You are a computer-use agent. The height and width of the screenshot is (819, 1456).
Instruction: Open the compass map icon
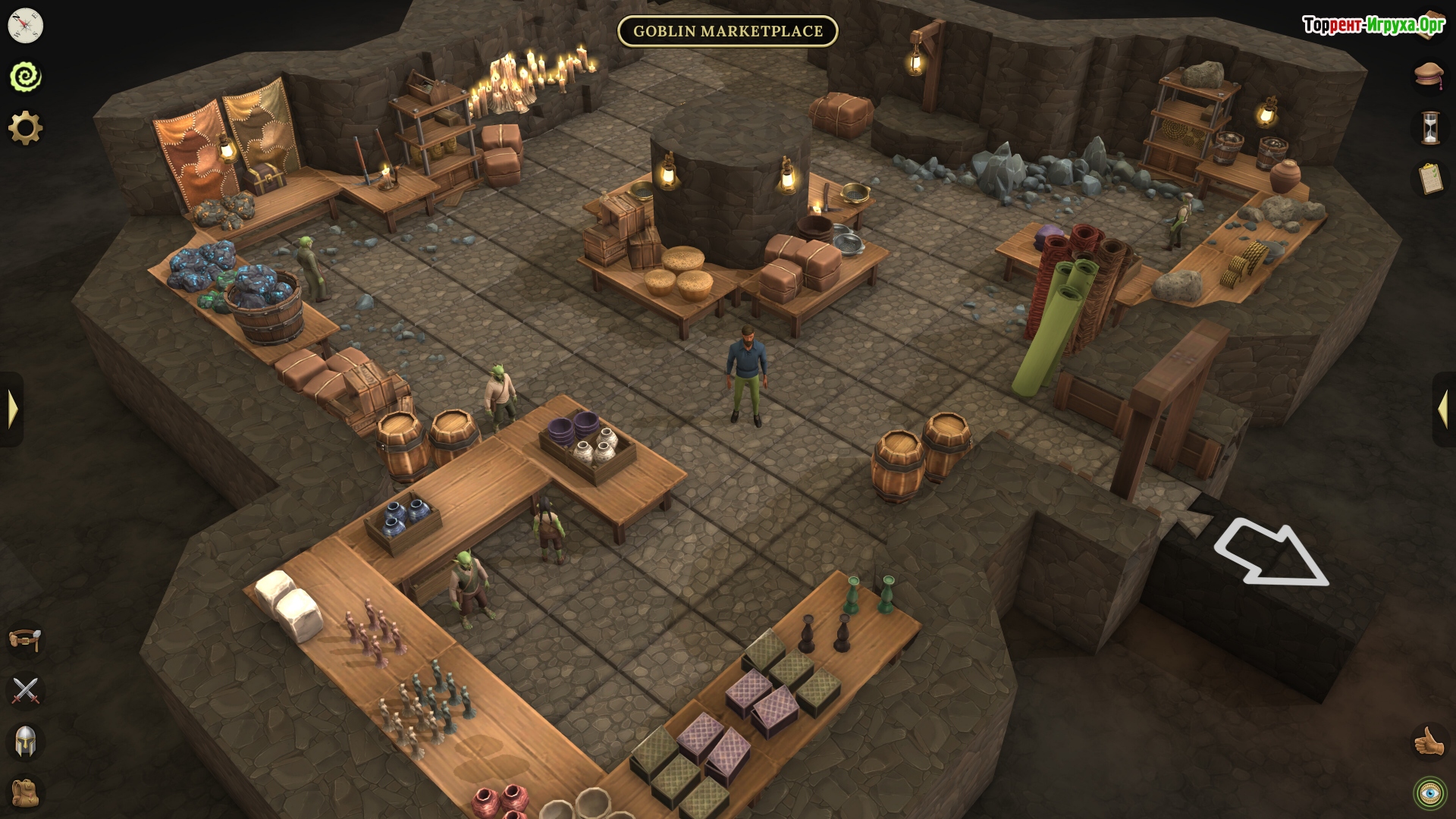pyautogui.click(x=26, y=26)
